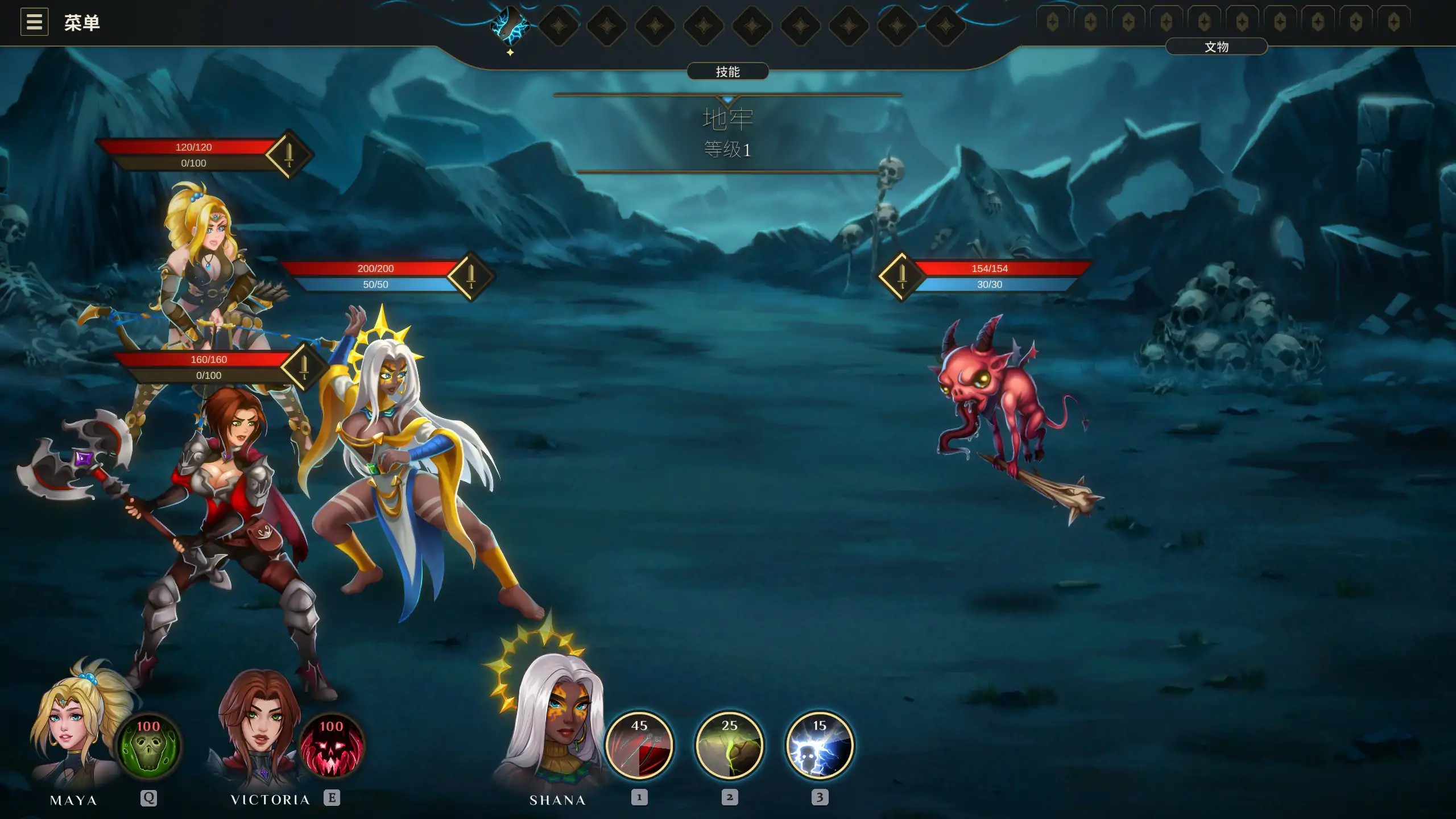This screenshot has height=819, width=1456.
Task: Activate Maya's green skull ultimate
Action: tap(148, 746)
